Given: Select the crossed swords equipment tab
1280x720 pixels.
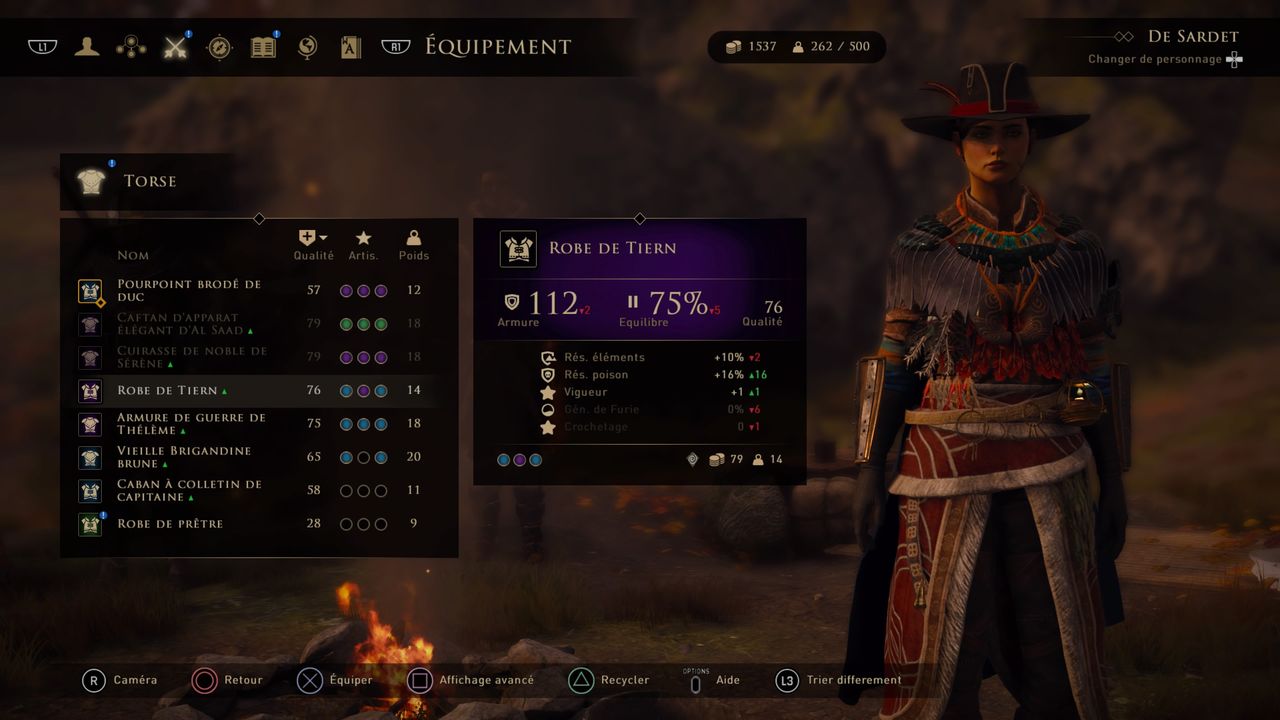Looking at the screenshot, I should (x=176, y=46).
